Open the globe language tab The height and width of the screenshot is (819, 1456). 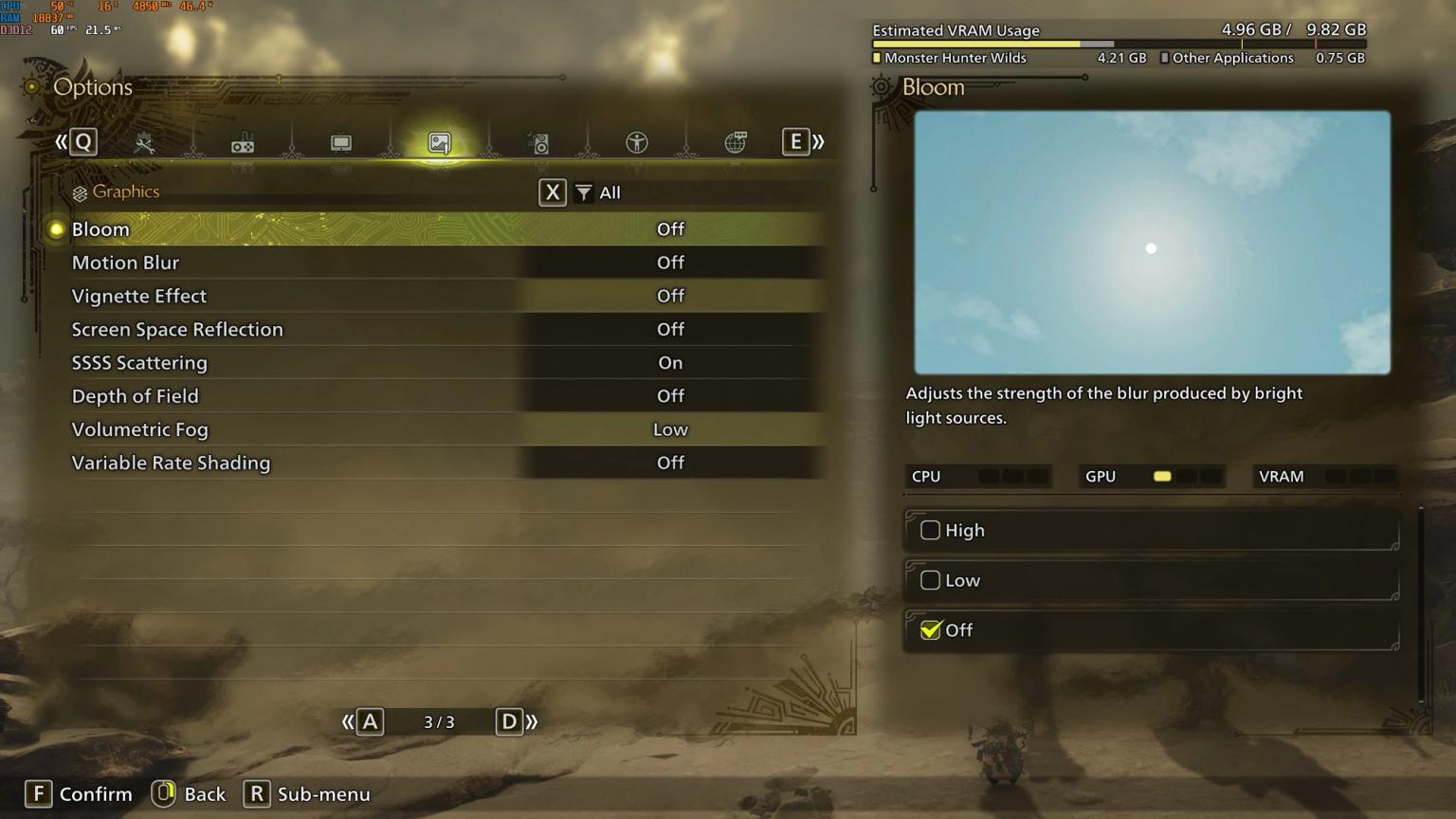pyautogui.click(x=736, y=143)
